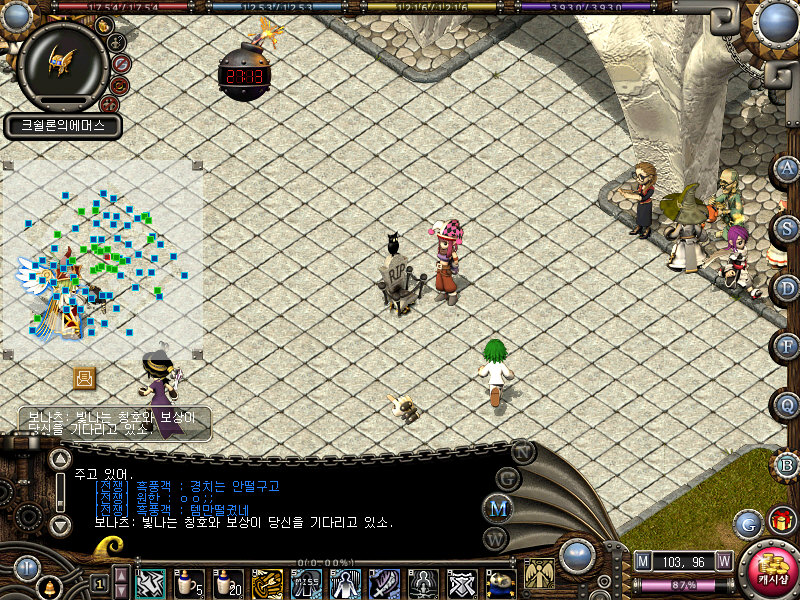Click the F side menu button
Image resolution: width=800 pixels, height=600 pixels.
(x=786, y=346)
